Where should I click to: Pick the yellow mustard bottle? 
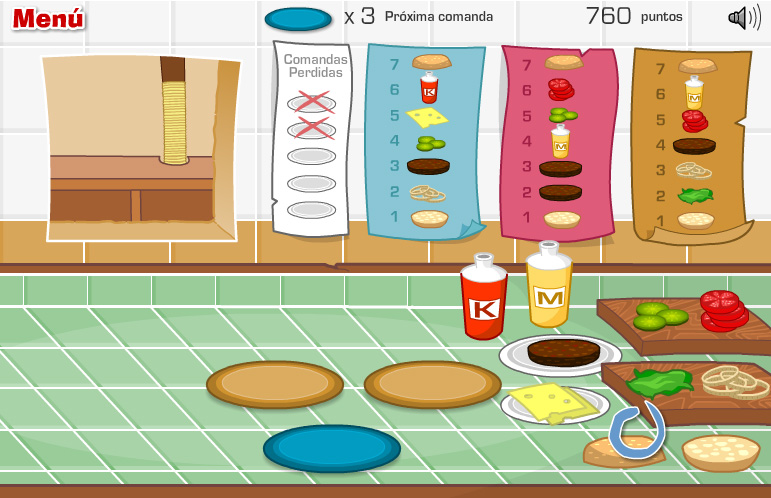[549, 288]
